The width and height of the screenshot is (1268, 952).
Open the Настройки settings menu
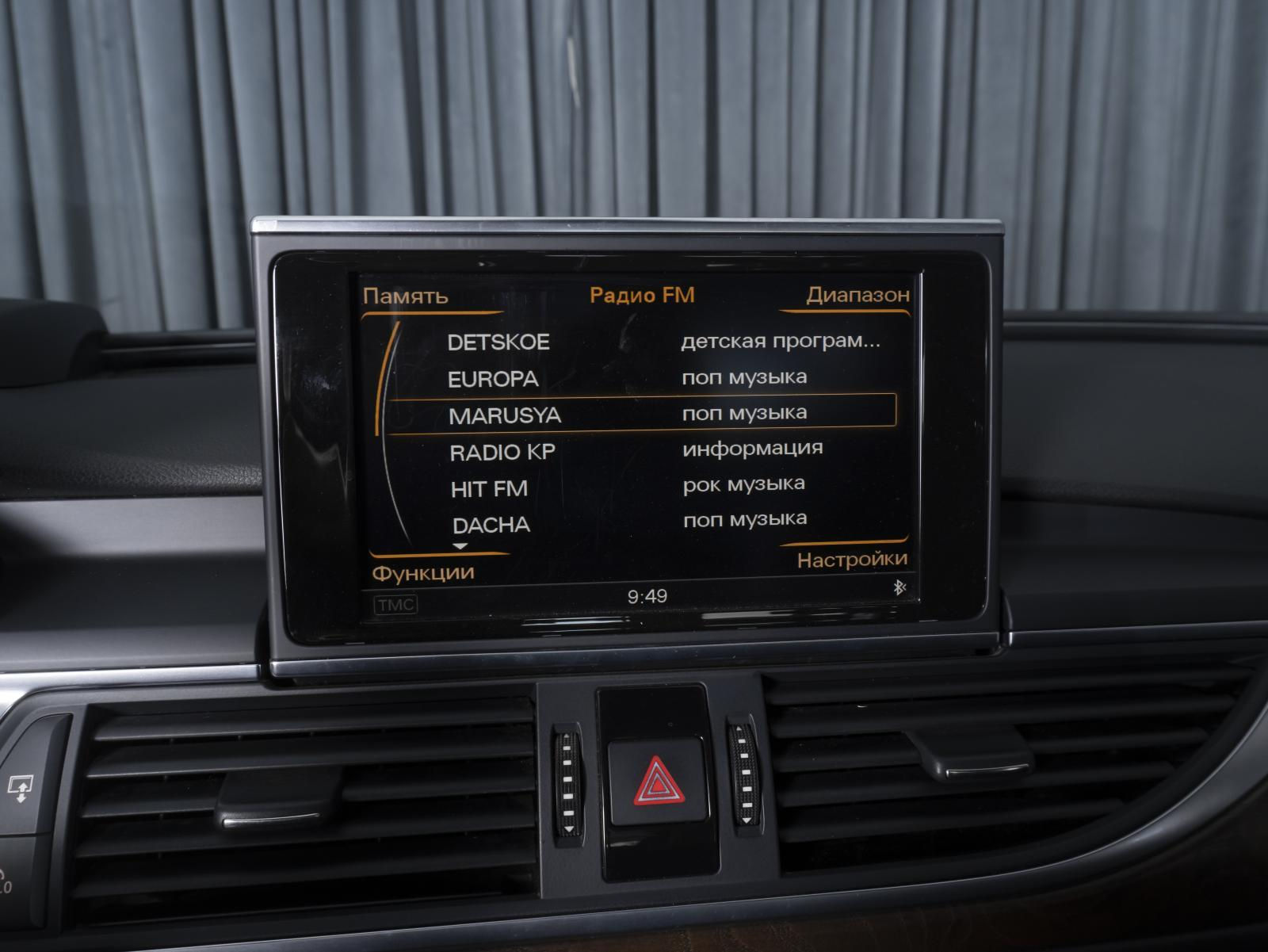click(852, 560)
